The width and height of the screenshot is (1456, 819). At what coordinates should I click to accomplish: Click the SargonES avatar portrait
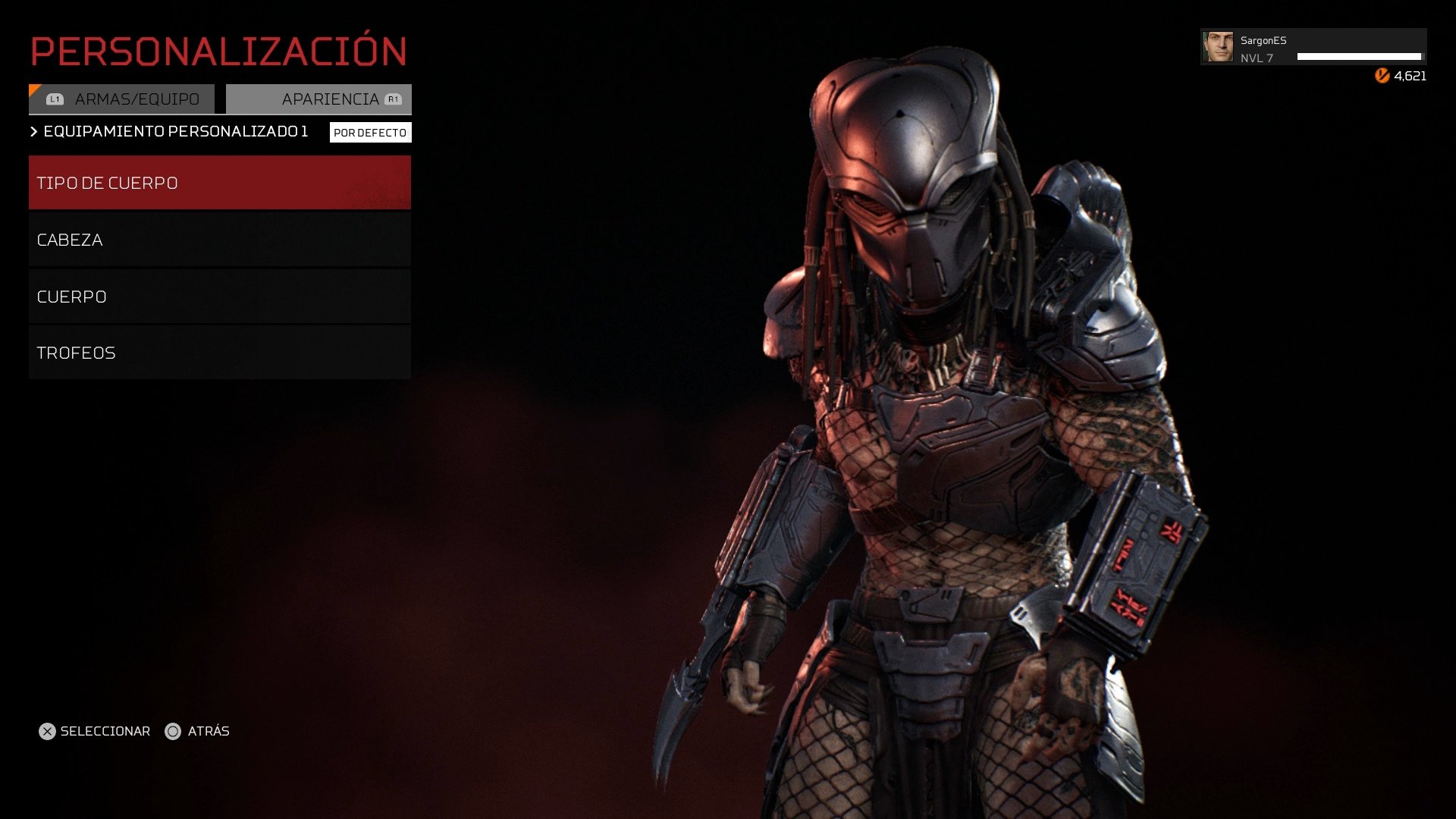(x=1218, y=46)
